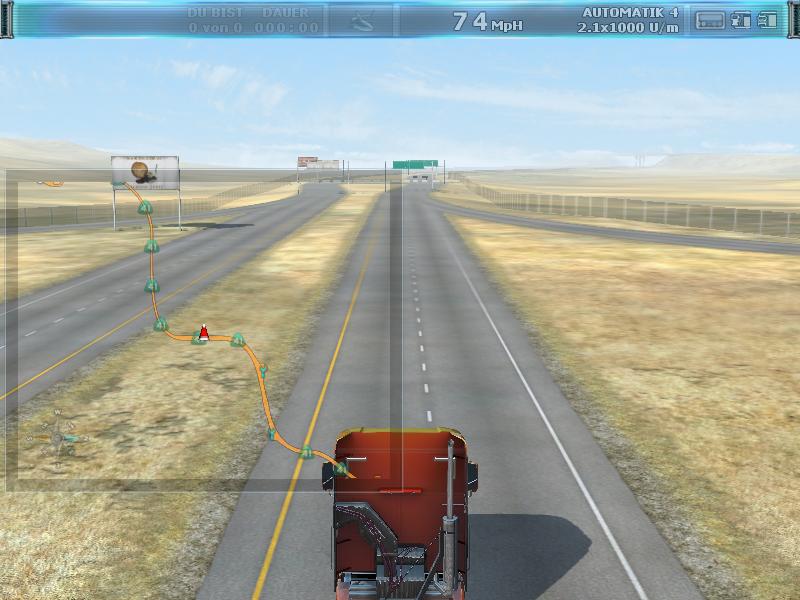800x600 pixels.
Task: Select the rightmost top bar icon
Action: point(767,20)
